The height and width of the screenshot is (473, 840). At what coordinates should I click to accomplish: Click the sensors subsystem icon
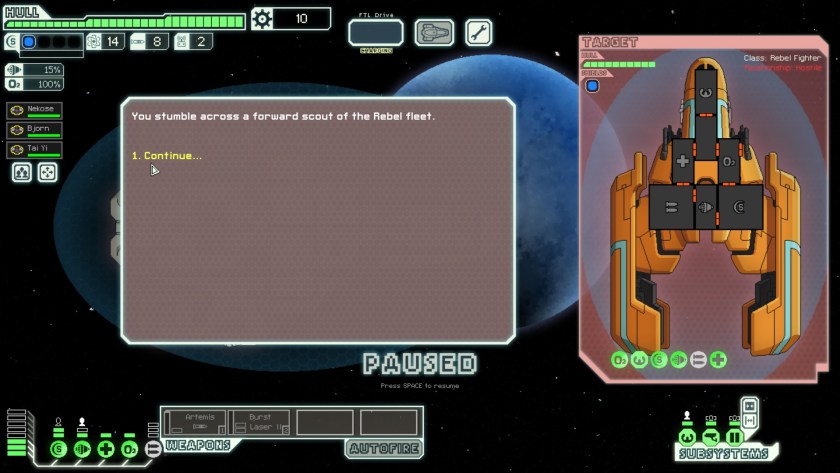pyautogui.click(x=711, y=437)
